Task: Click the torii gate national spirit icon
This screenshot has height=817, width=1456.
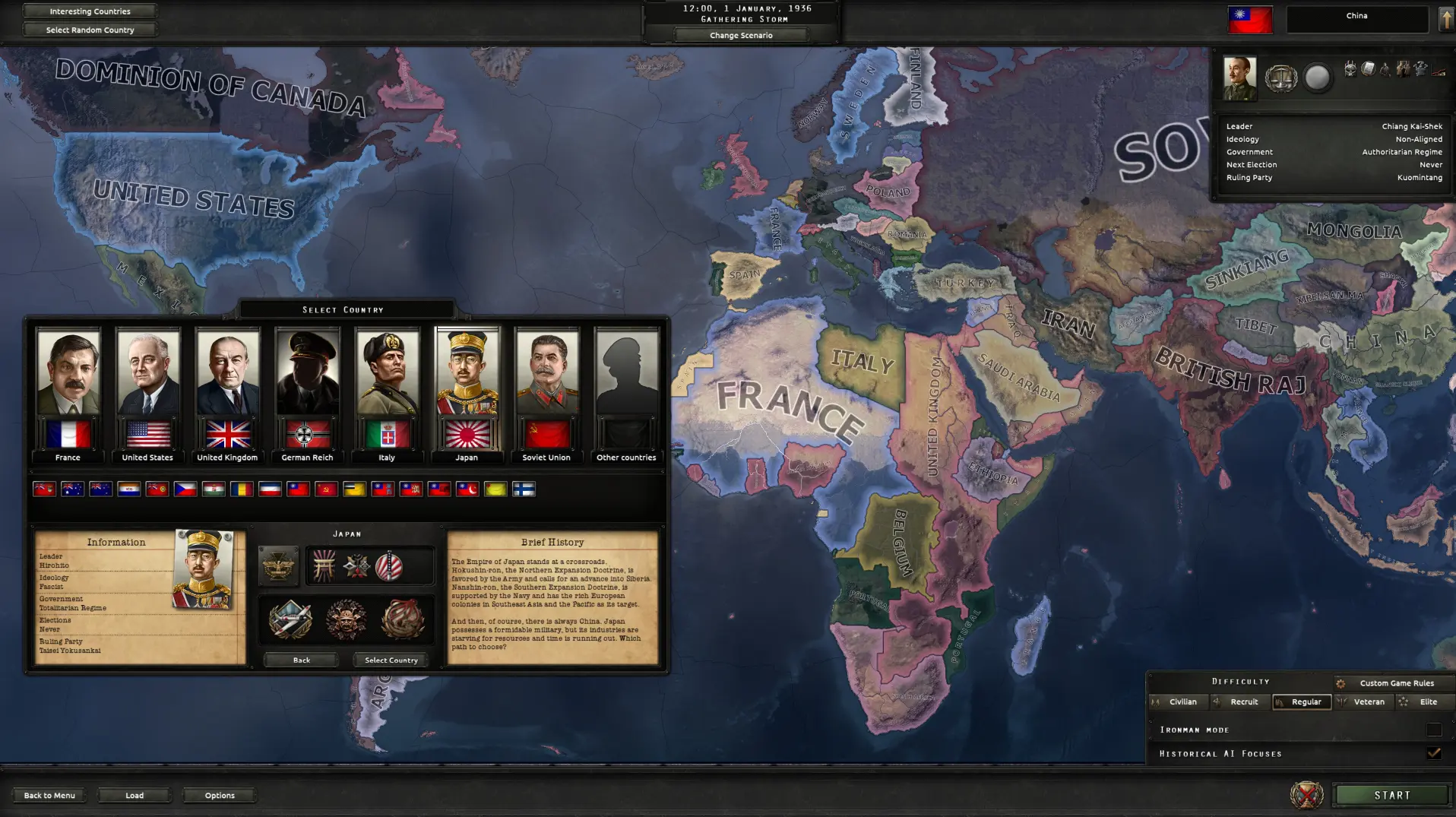Action: [324, 565]
